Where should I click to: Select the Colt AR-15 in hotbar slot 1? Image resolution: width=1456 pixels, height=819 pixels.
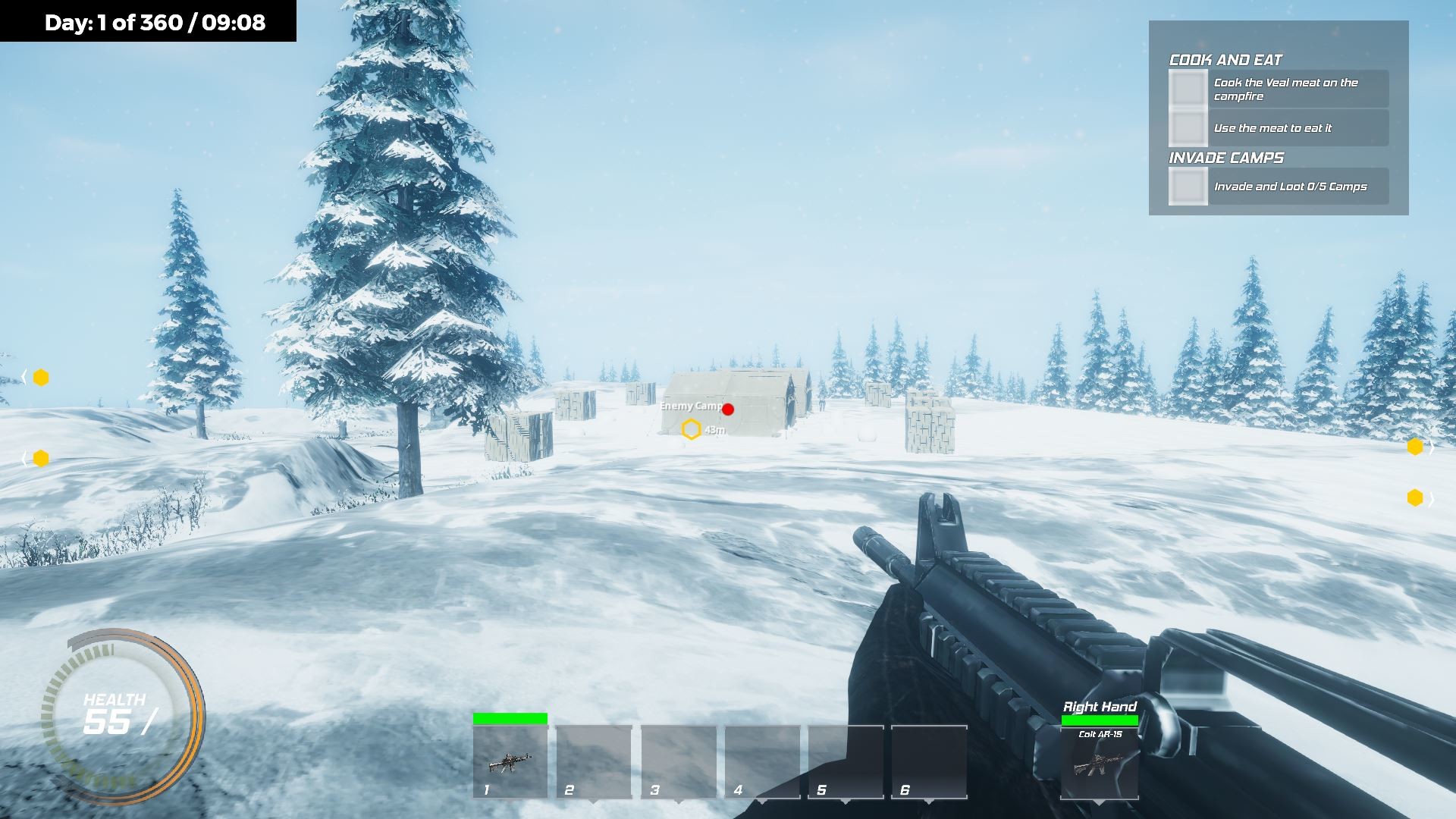click(x=510, y=762)
